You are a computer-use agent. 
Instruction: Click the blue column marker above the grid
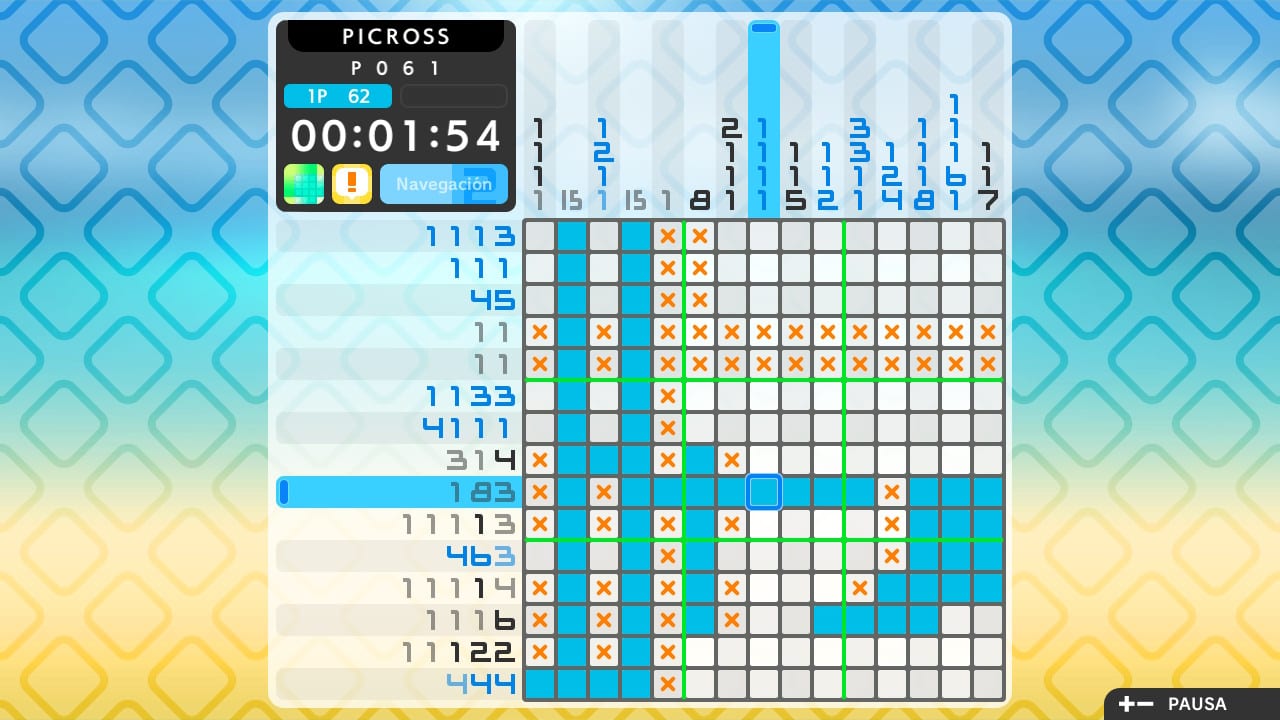764,30
